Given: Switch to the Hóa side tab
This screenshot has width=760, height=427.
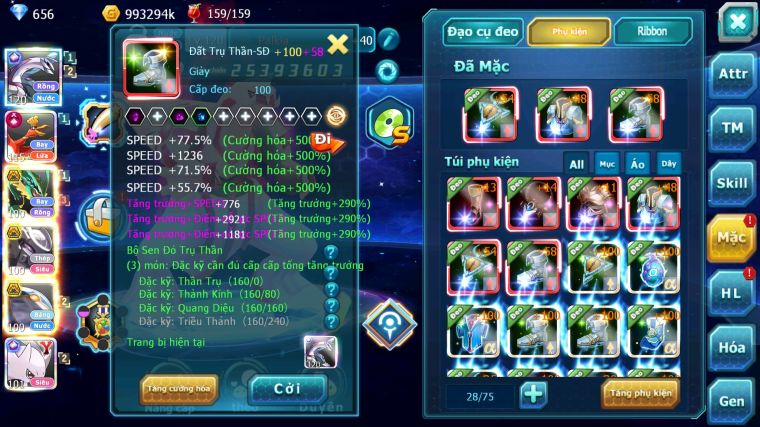Looking at the screenshot, I should tap(733, 347).
